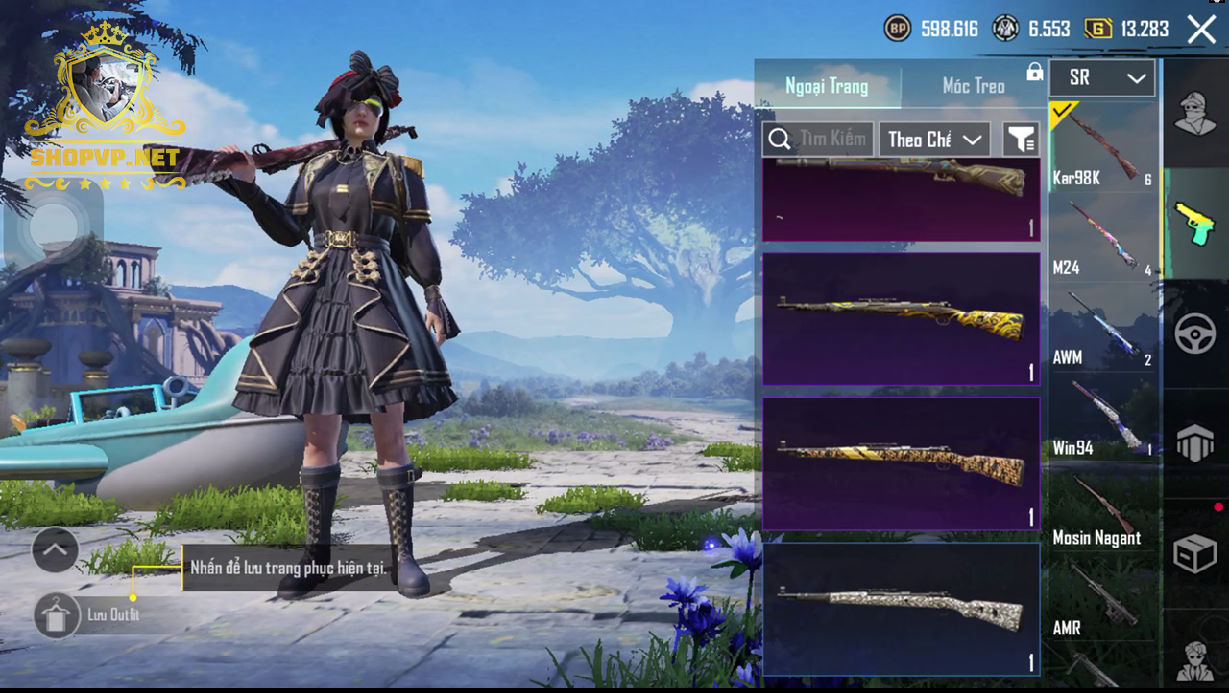
Task: Select the silver white Kar98K skin
Action: pos(901,608)
